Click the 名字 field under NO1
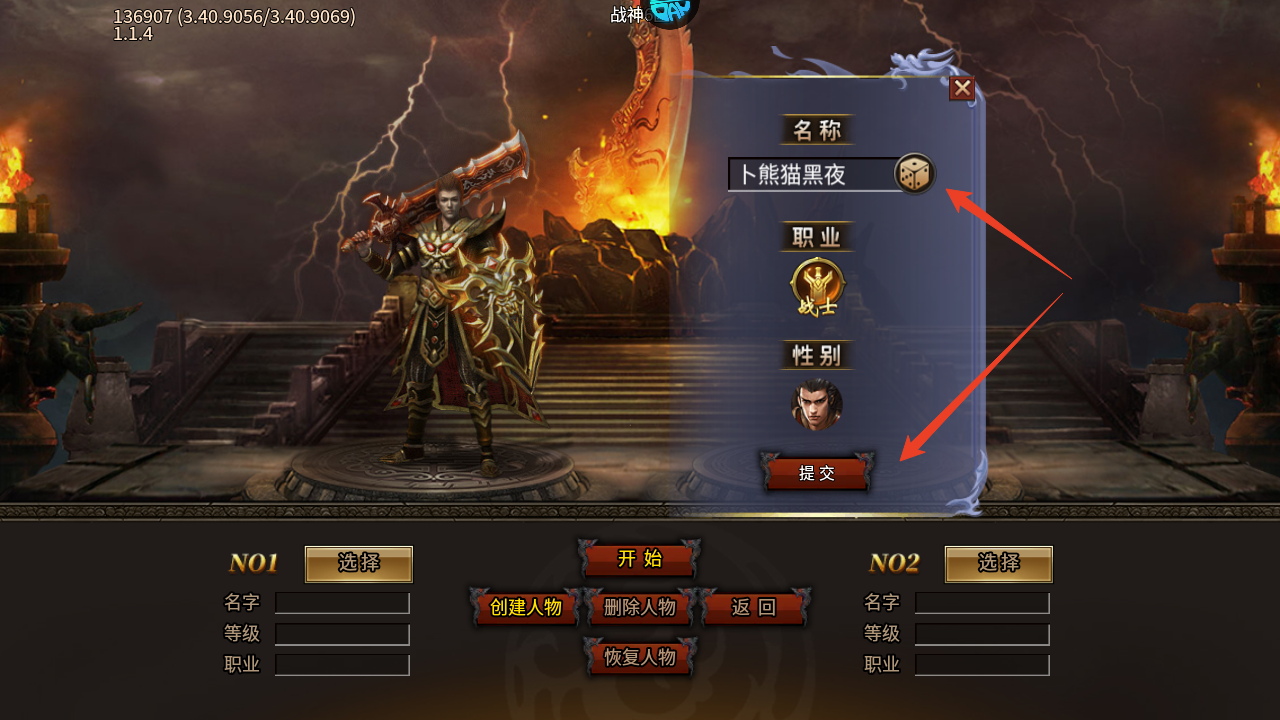1280x720 pixels. pyautogui.click(x=341, y=602)
